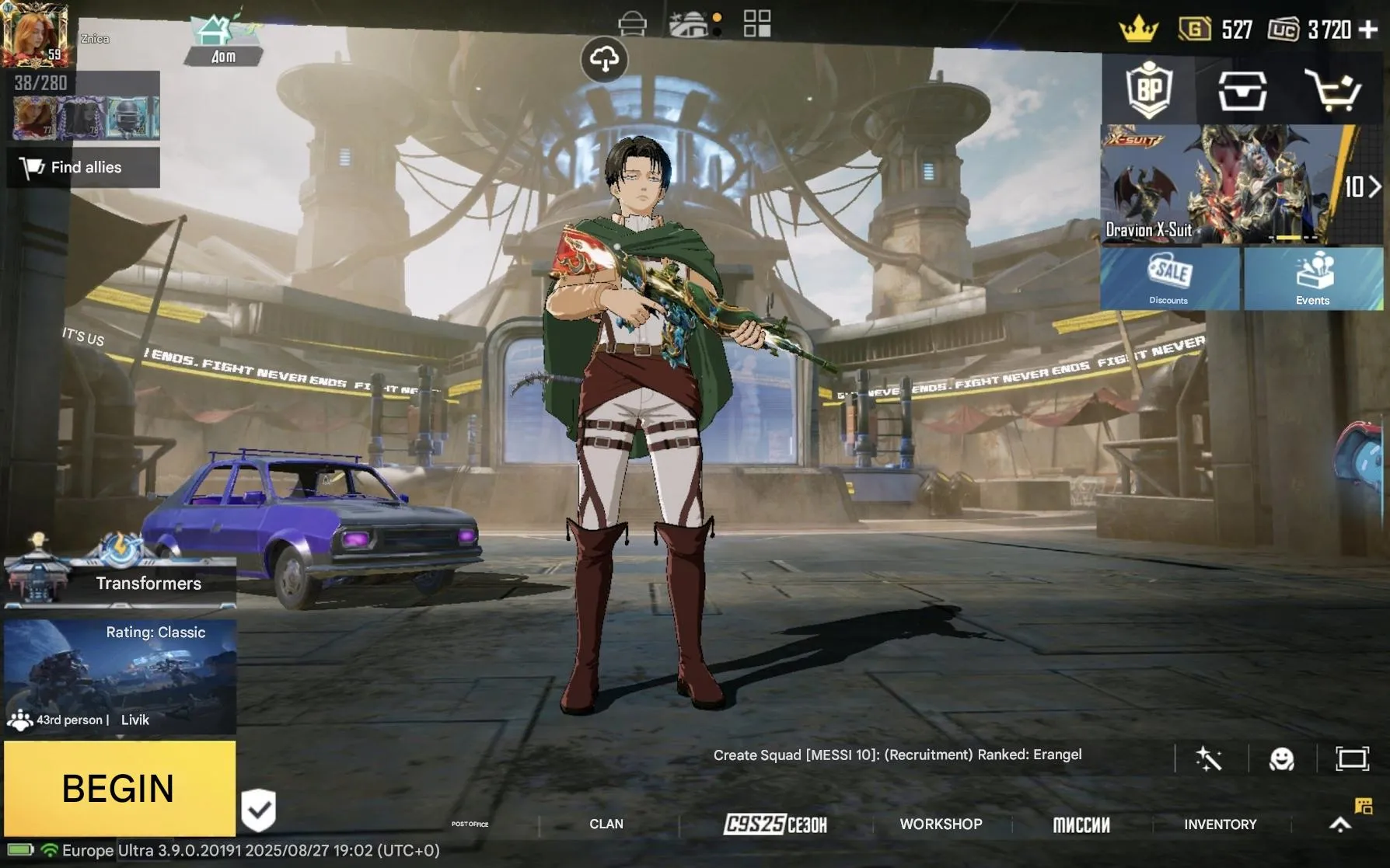Screen dimensions: 1390x868
Task: Switch lobby layout using the grid icon
Action: point(755,24)
